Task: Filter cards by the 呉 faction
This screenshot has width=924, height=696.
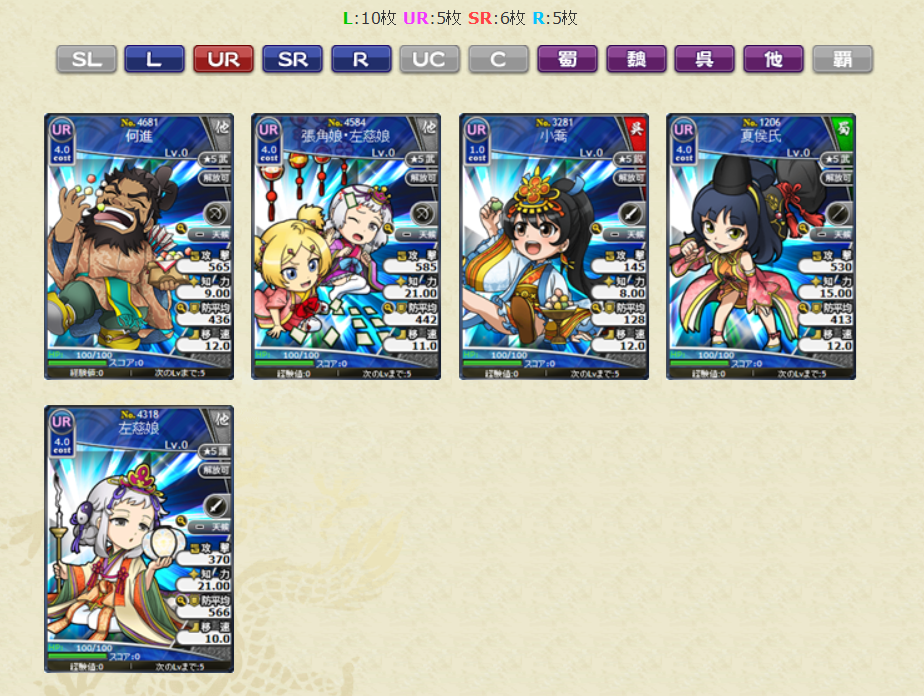Action: (x=704, y=59)
